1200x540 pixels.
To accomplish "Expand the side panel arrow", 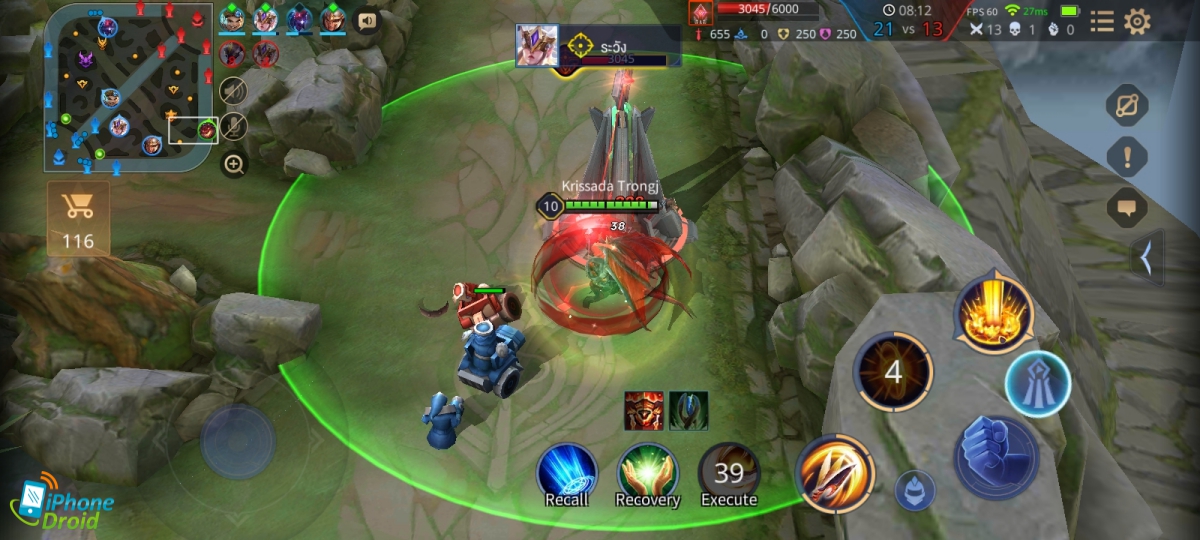I will pyautogui.click(x=1148, y=257).
